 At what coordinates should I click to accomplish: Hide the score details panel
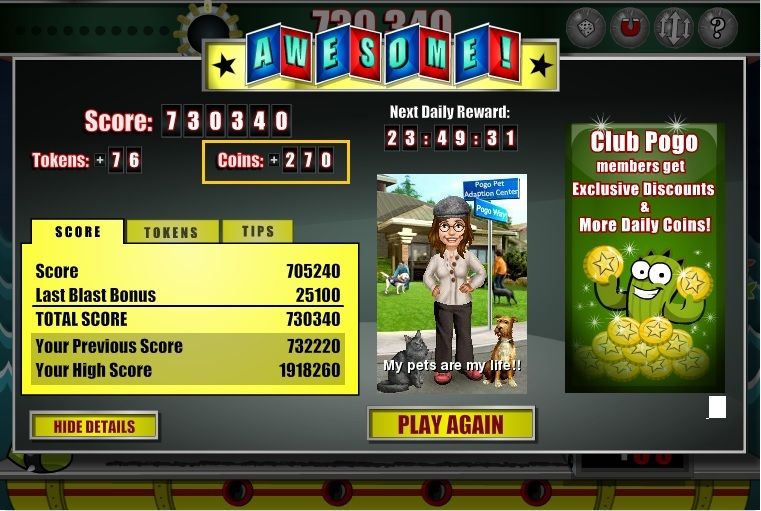point(94,426)
